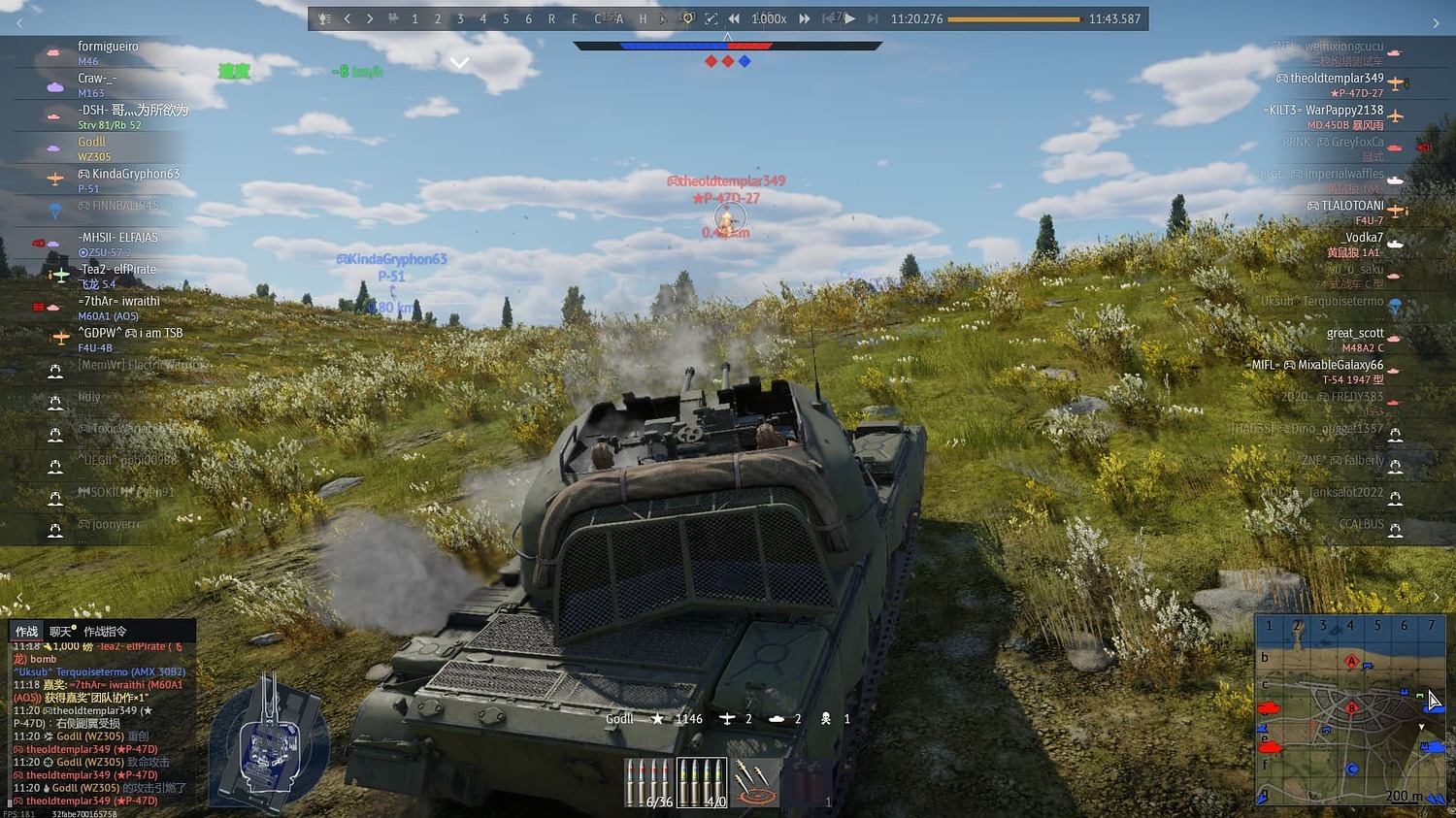Screen dimensions: 1456x818
Task: Click the previous-player chevron on the replay toolbar
Action: coord(347,17)
